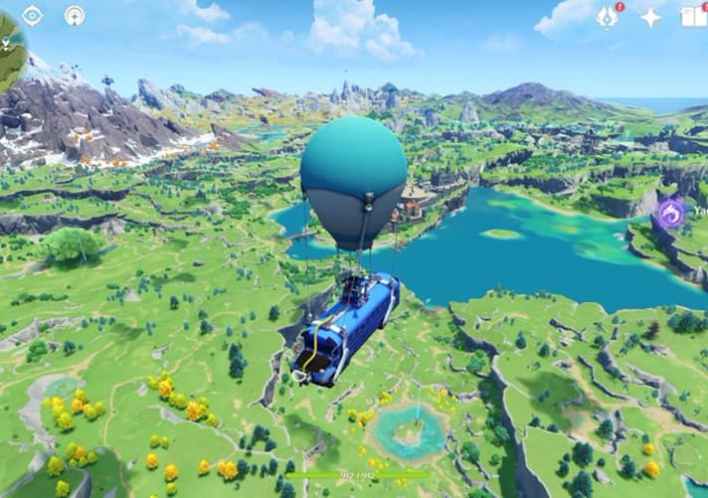Open the four-pointed star wish icon

tap(651, 17)
